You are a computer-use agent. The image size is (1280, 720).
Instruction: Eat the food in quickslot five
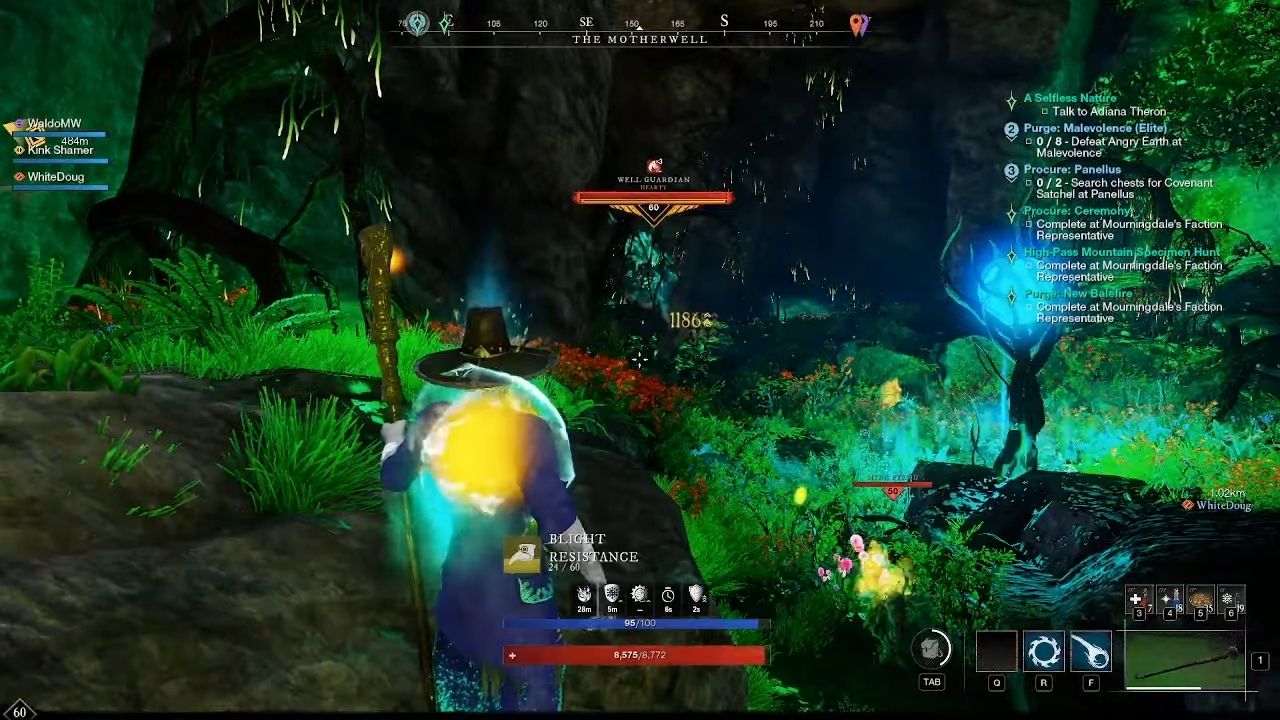tap(1200, 599)
